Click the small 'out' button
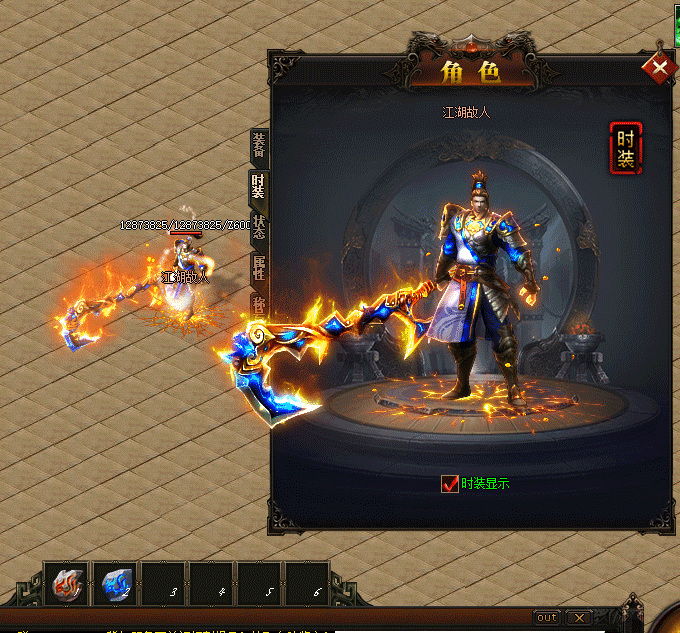The width and height of the screenshot is (680, 633). tap(546, 616)
